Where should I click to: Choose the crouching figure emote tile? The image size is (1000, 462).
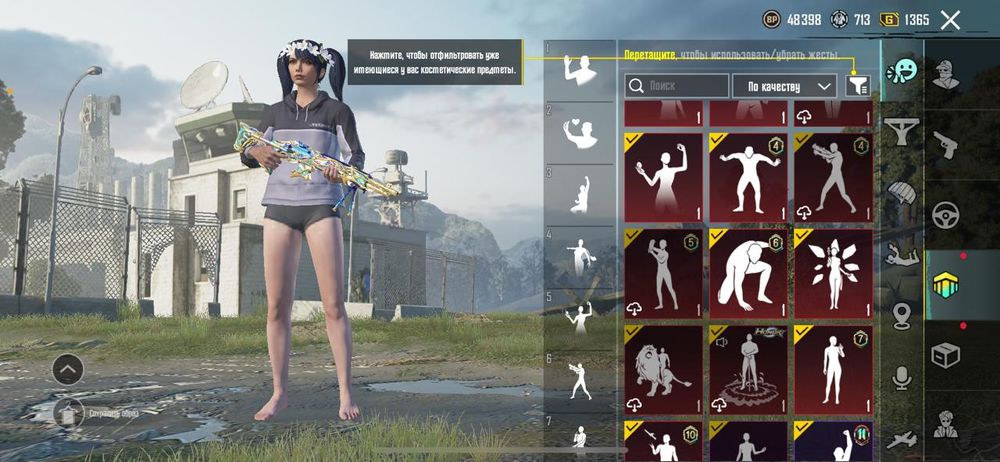(x=748, y=273)
